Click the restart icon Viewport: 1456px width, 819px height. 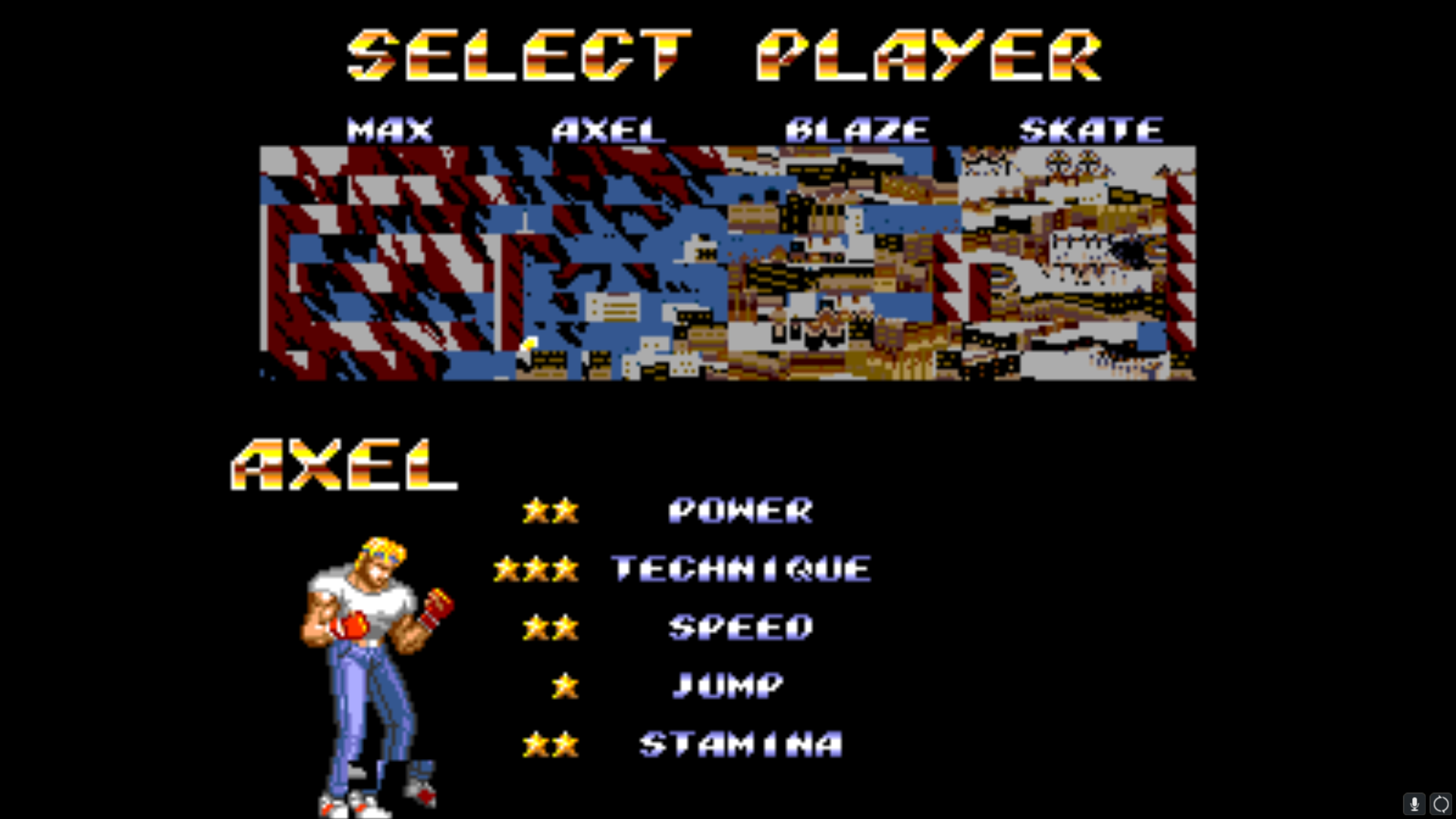point(1441,804)
